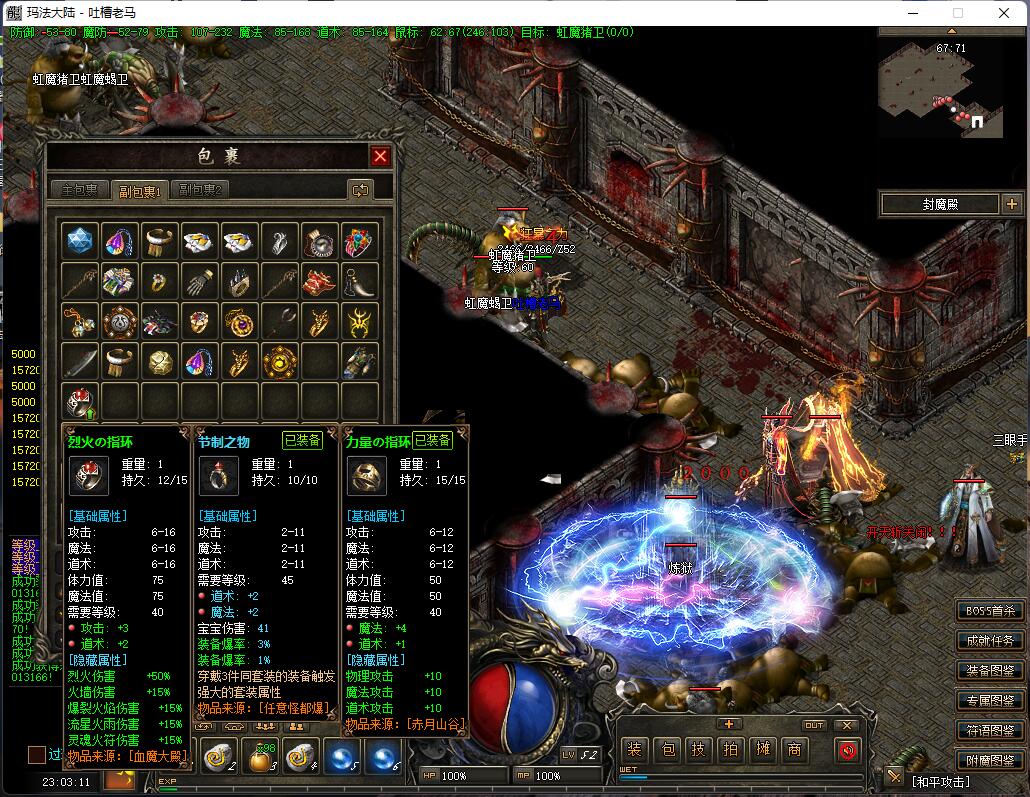Switch to the 主包裹 tab
Screen dimensions: 1030x797
[80, 190]
